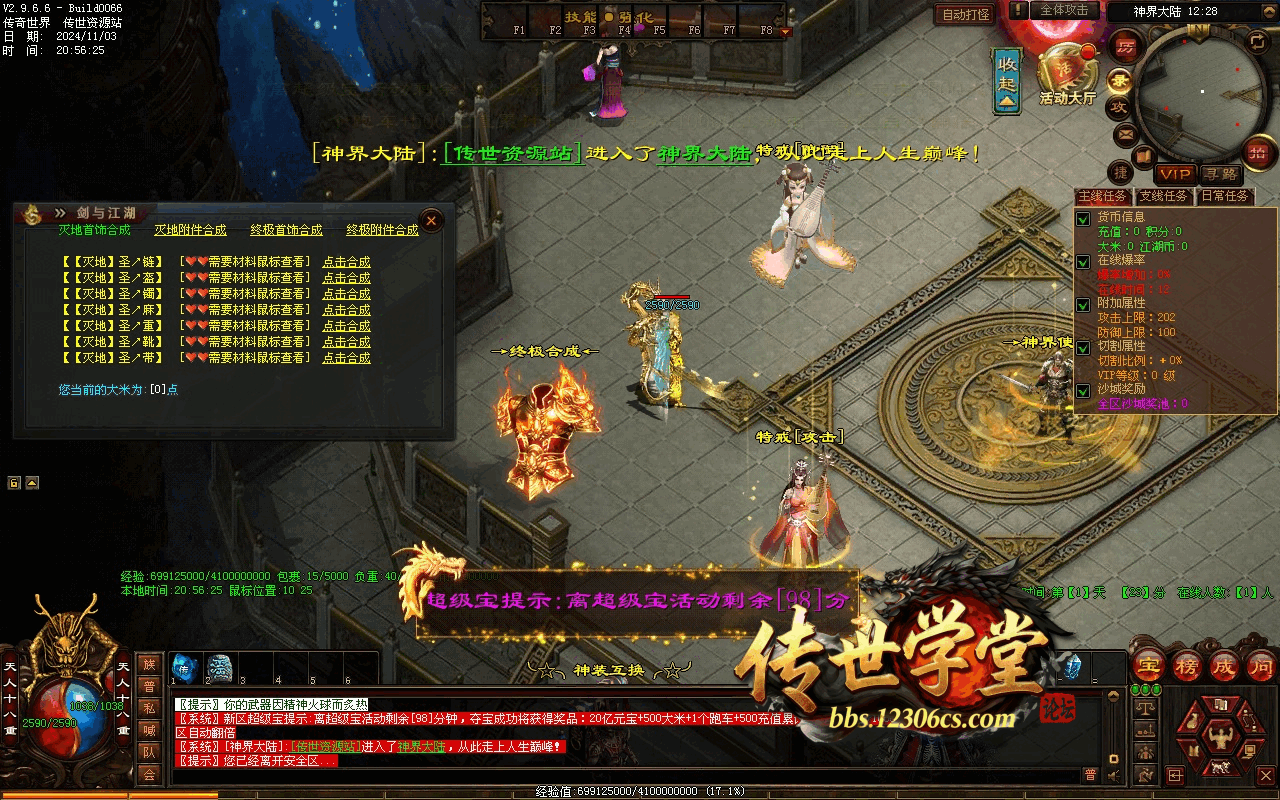Click 点击合成 for the 圣↗带 item
Viewport: 1280px width, 800px height.
[346, 358]
